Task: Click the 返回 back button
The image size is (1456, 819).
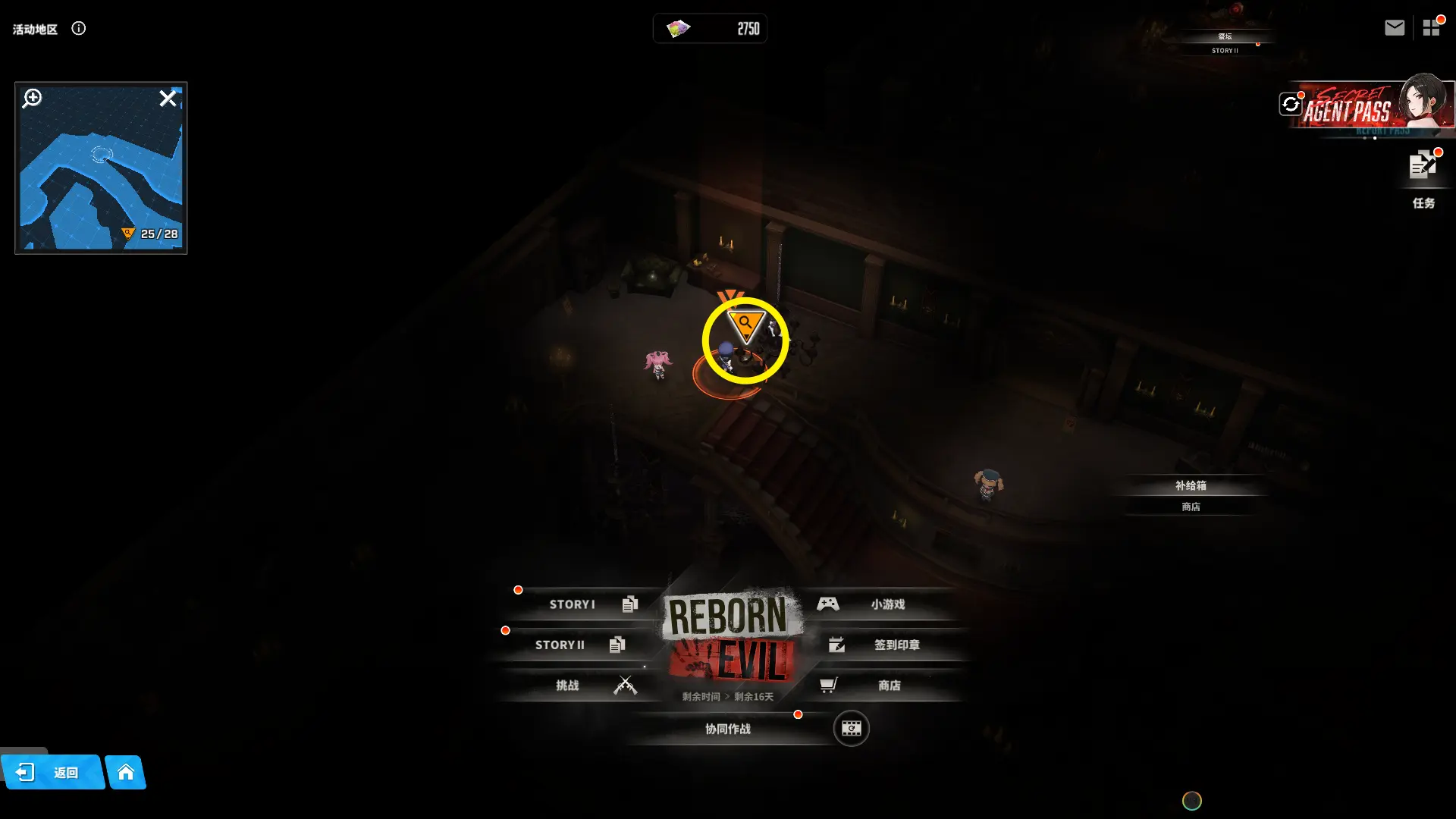Action: pyautogui.click(x=52, y=773)
